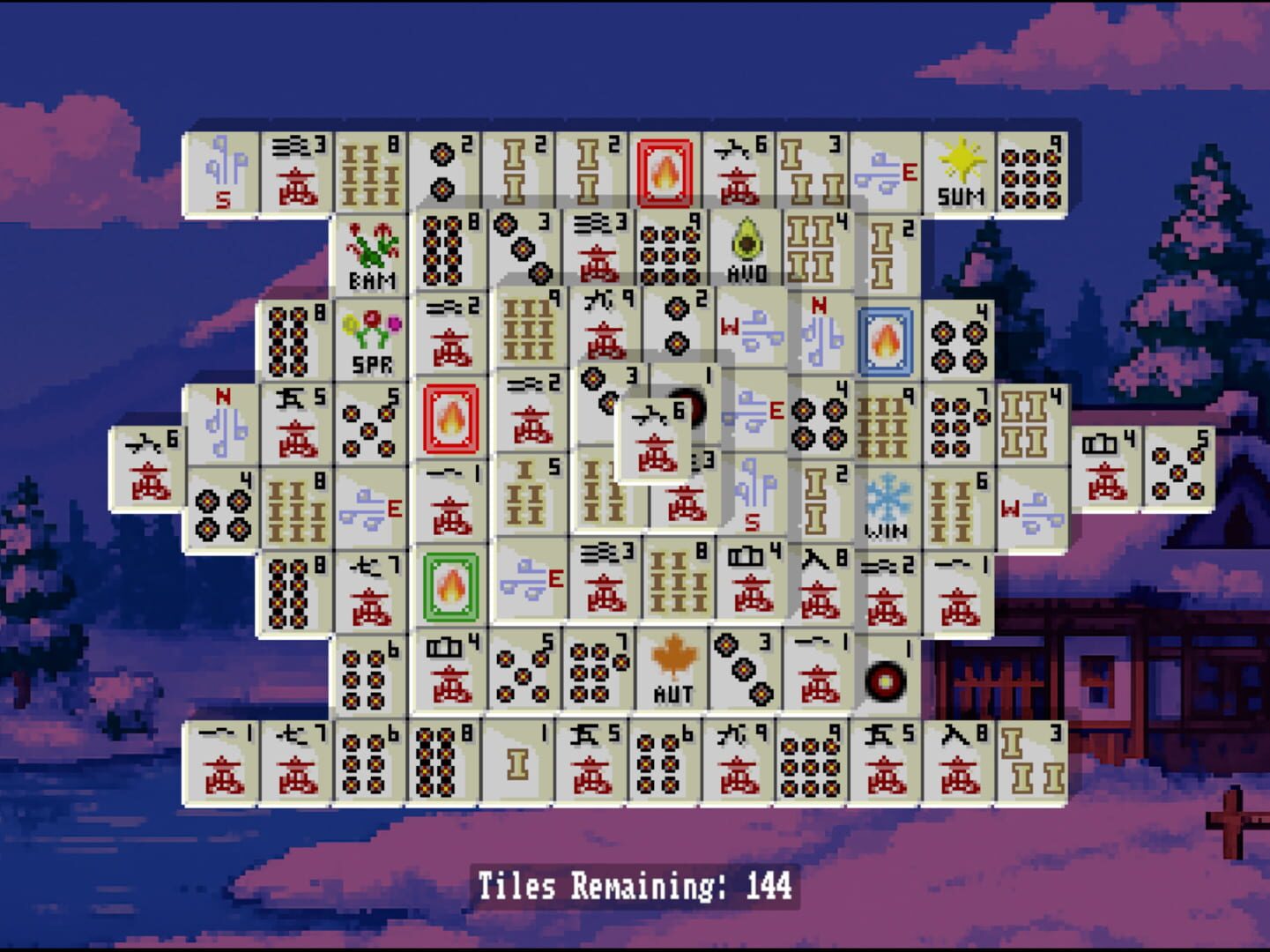Click the North wind tile next to the blue dragon
The height and width of the screenshot is (952, 1270).
click(820, 335)
